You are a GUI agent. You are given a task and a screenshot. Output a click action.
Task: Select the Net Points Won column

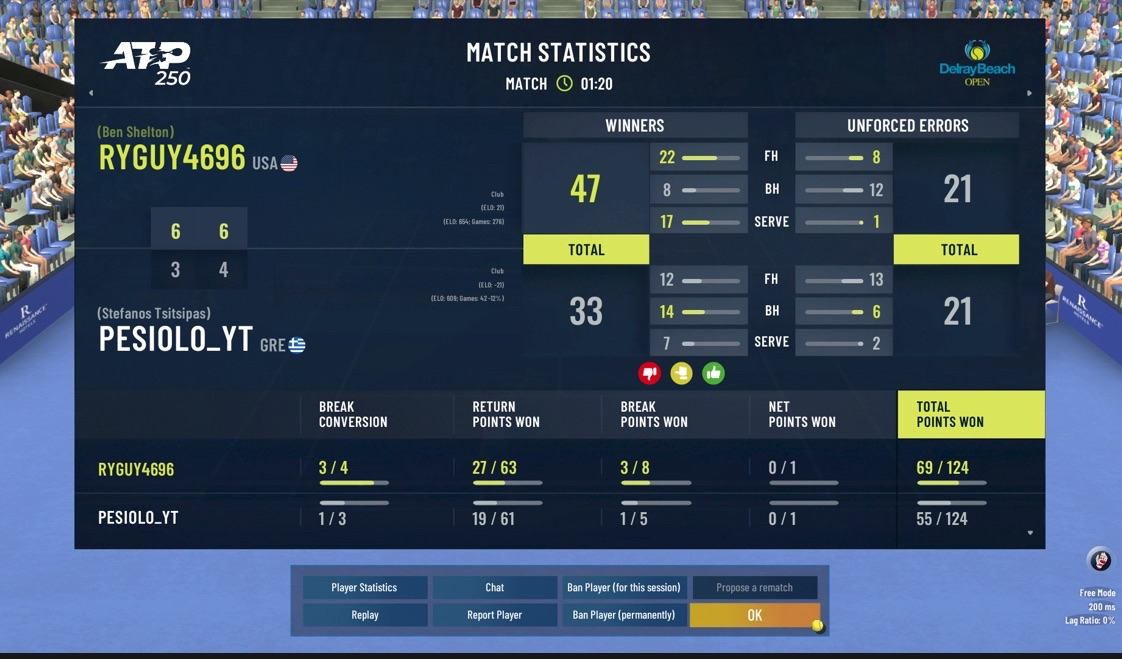(802, 414)
